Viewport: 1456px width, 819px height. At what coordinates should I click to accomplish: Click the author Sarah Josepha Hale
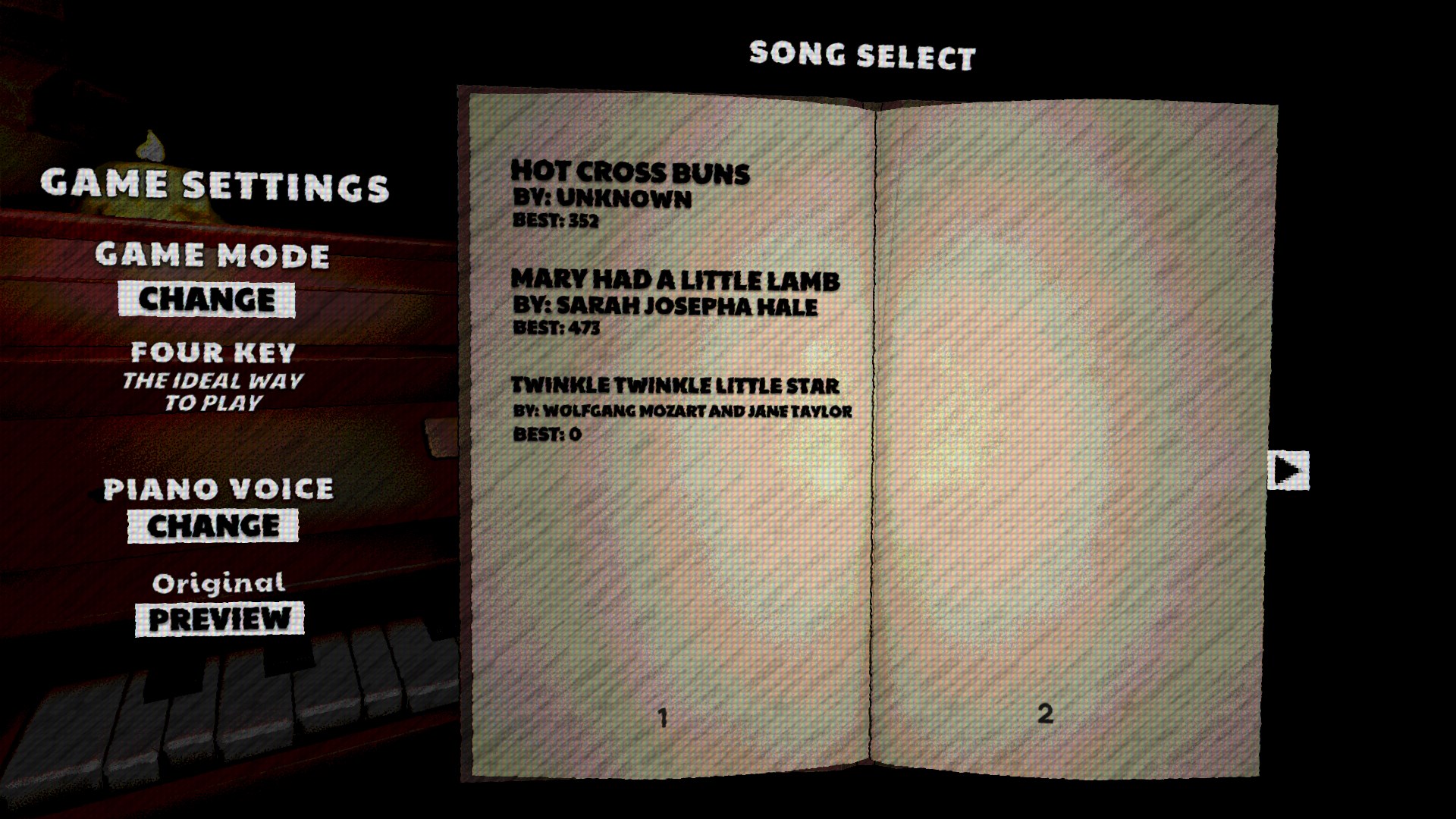tap(665, 307)
